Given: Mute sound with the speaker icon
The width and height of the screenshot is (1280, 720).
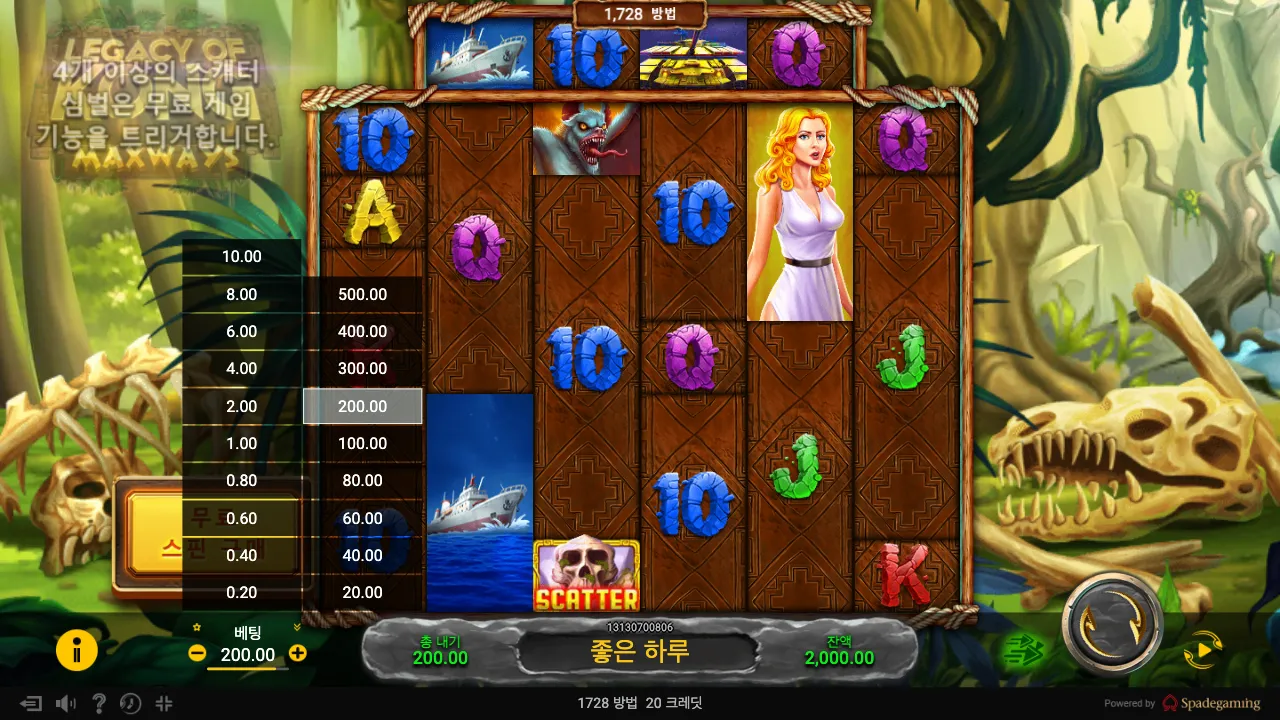Looking at the screenshot, I should (x=66, y=703).
